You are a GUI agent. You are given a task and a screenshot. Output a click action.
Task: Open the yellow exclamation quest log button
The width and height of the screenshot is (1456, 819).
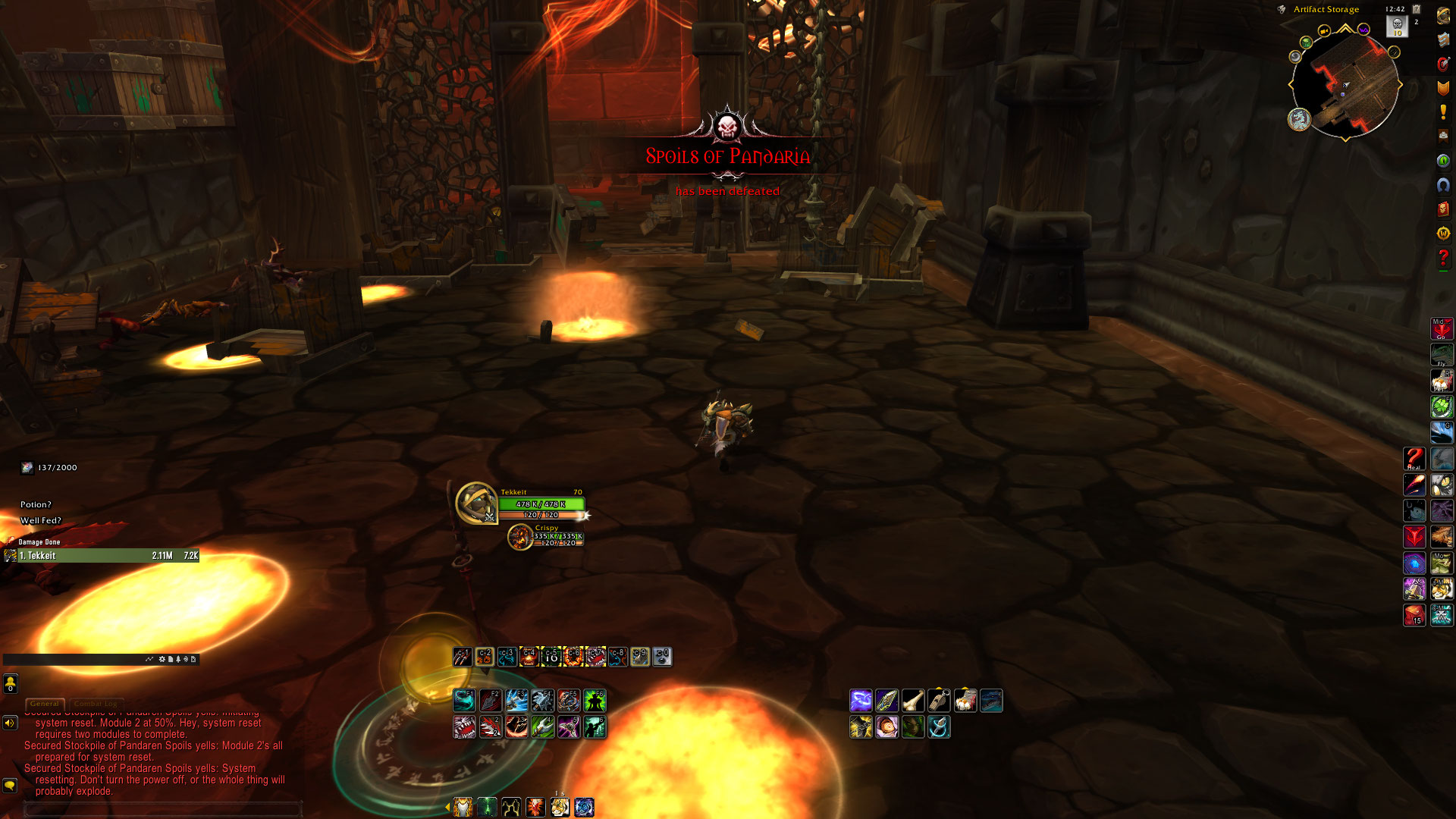coord(1442,112)
